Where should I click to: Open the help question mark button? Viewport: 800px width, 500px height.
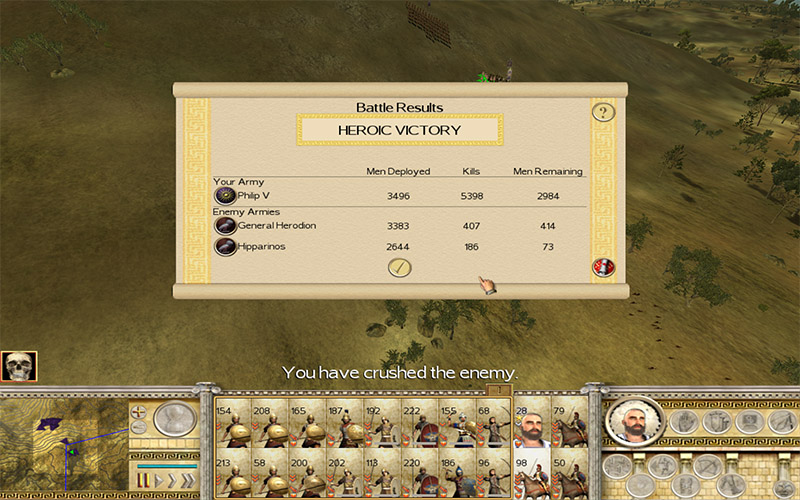point(602,112)
